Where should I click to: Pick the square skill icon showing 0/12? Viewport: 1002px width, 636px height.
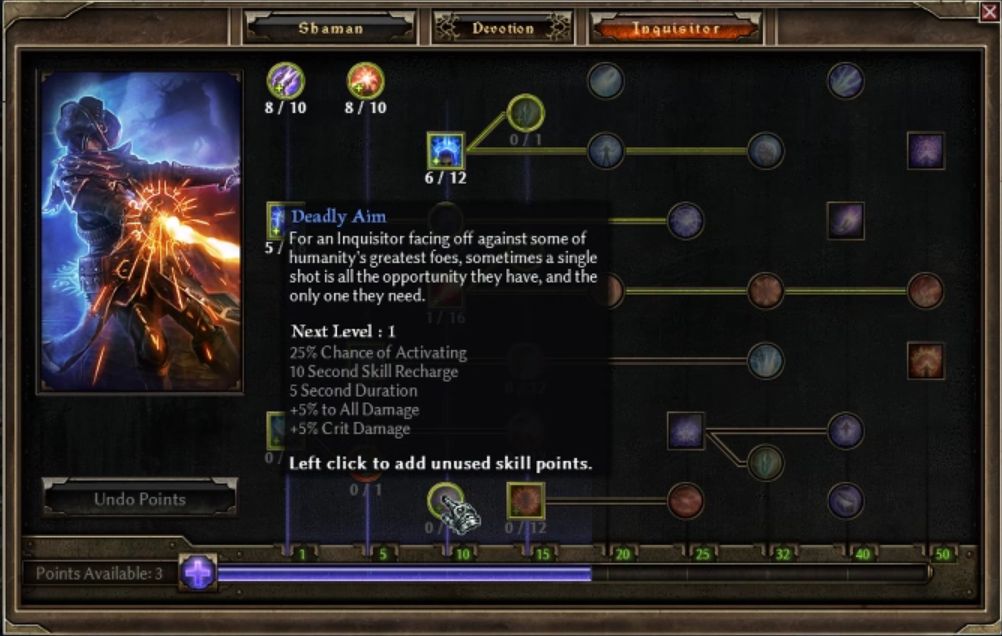(x=525, y=500)
